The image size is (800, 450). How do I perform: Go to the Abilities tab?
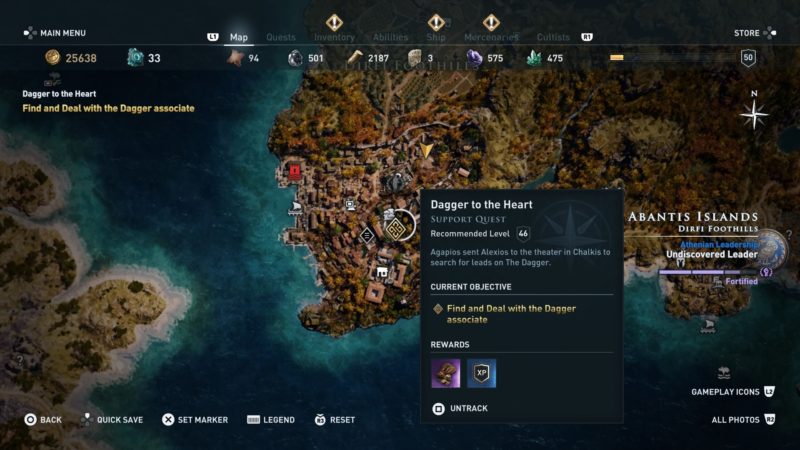(x=391, y=37)
